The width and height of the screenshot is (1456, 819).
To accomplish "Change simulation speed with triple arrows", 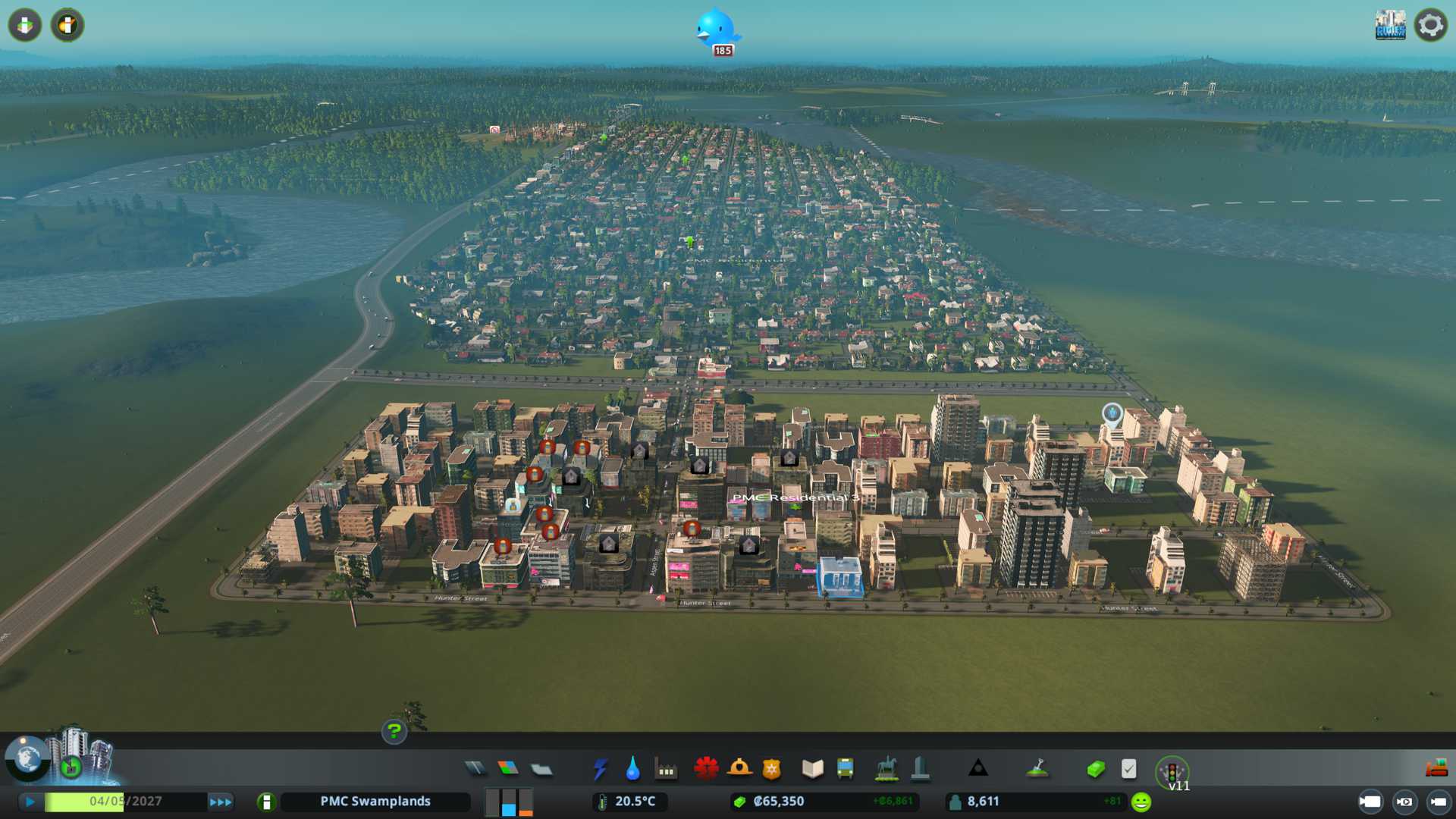I will [x=221, y=802].
